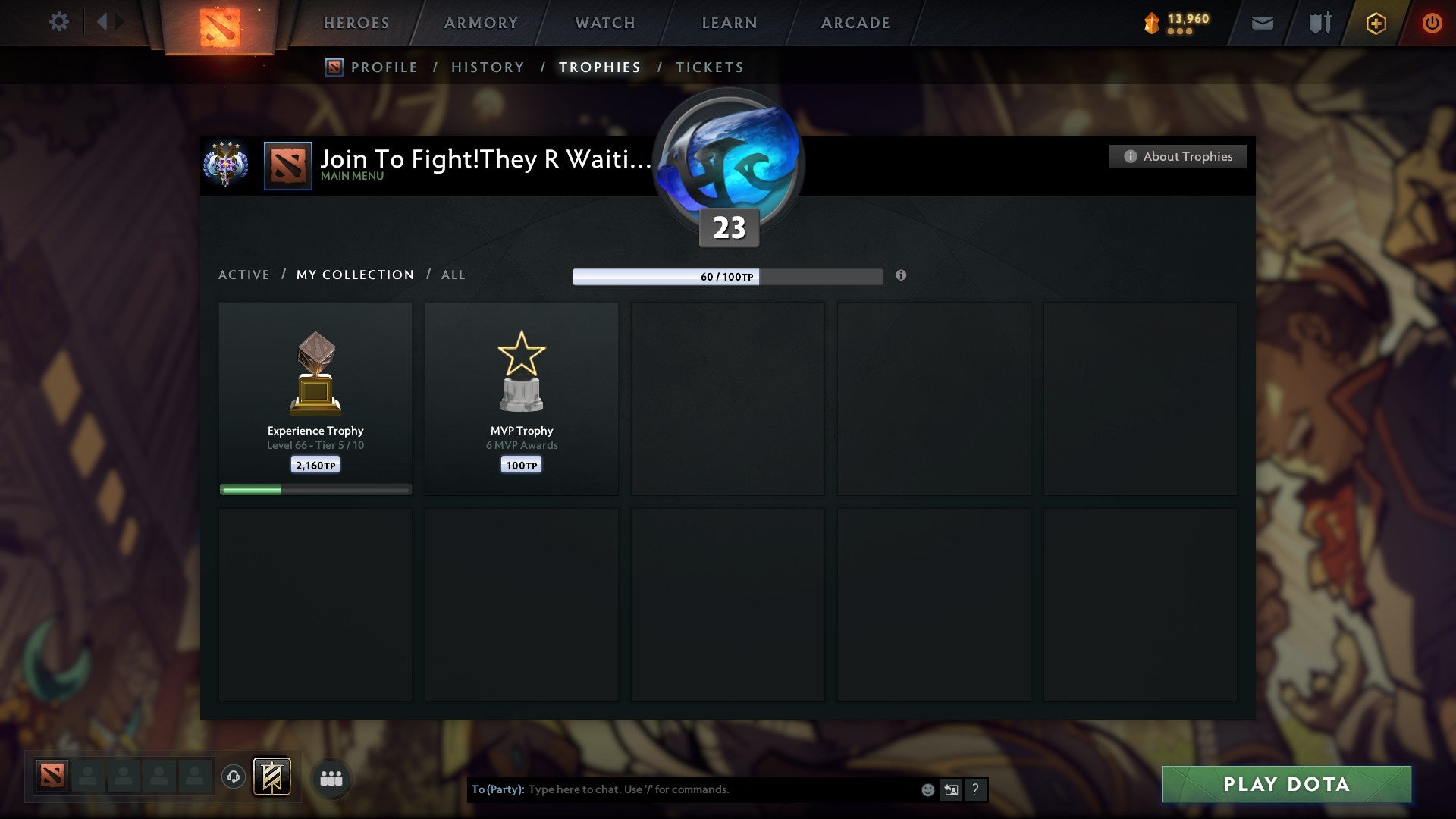Open the armory shield and sword icon

1319,23
